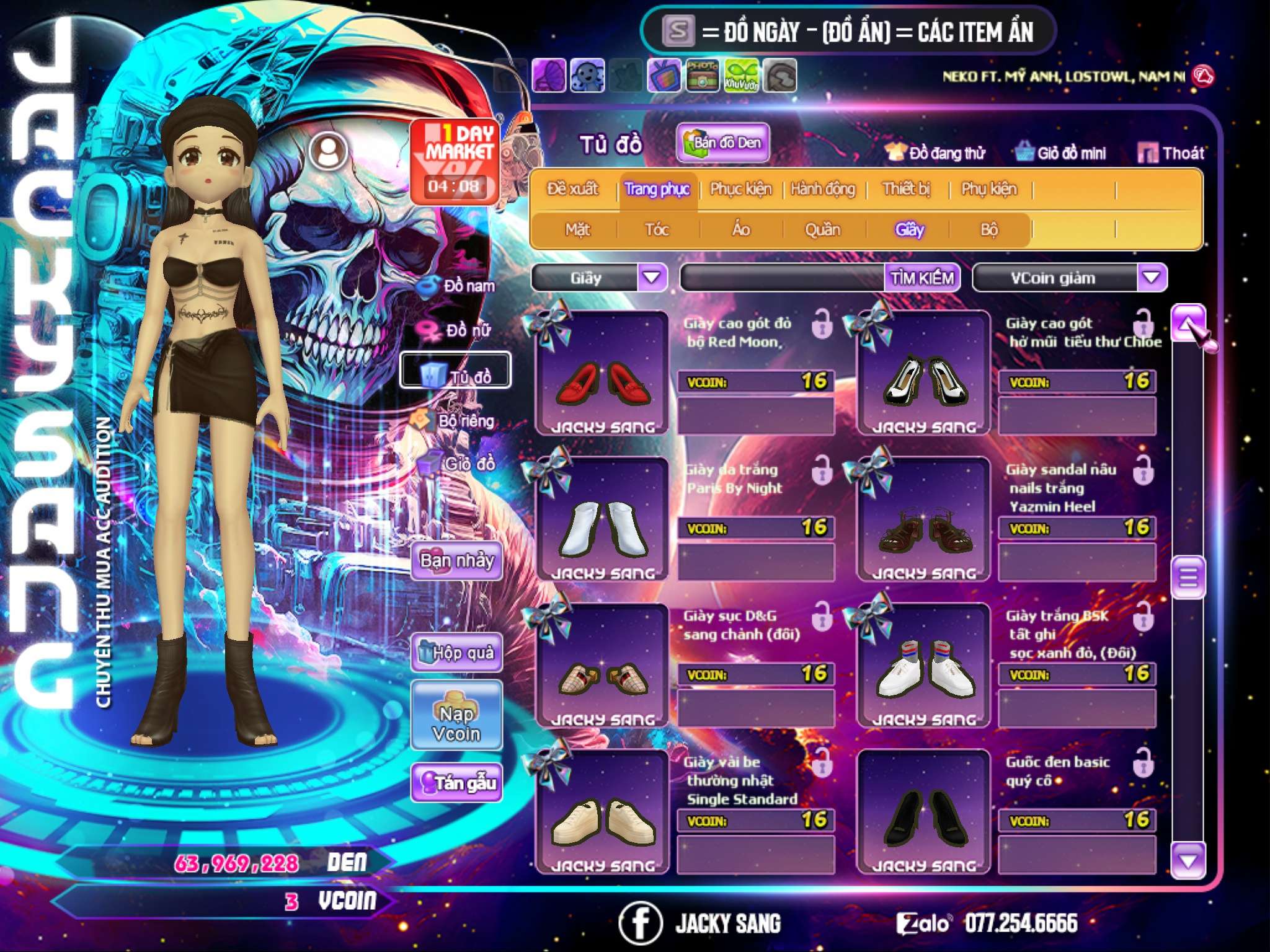
Task: Click the TÌM KIẾM search button
Action: click(x=922, y=278)
